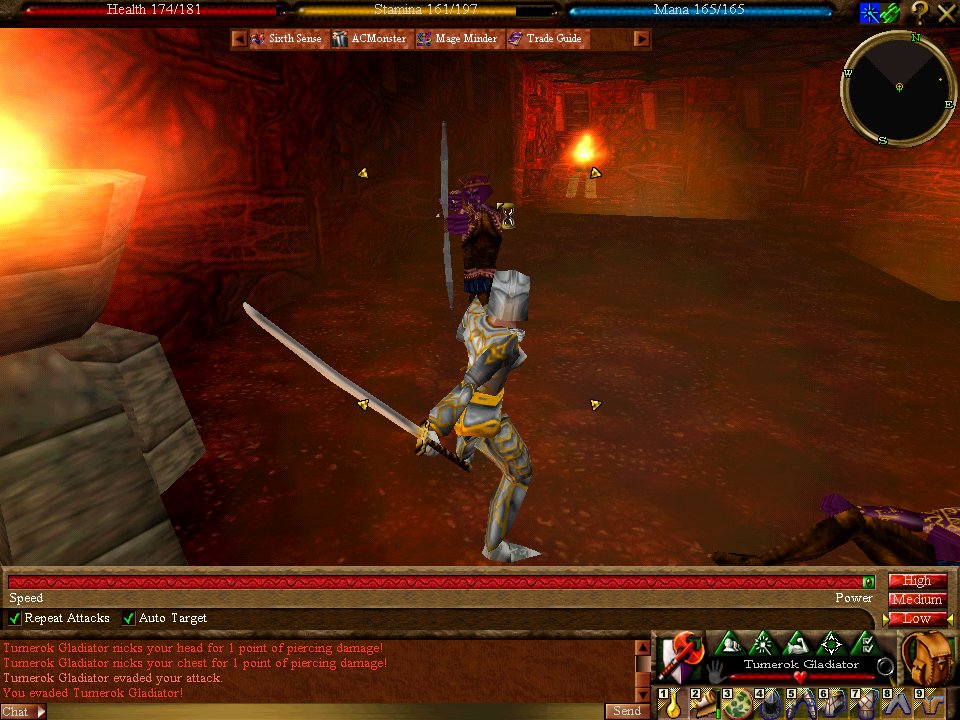960x720 pixels.
Task: Examine target with the magnifying glass
Action: (884, 665)
